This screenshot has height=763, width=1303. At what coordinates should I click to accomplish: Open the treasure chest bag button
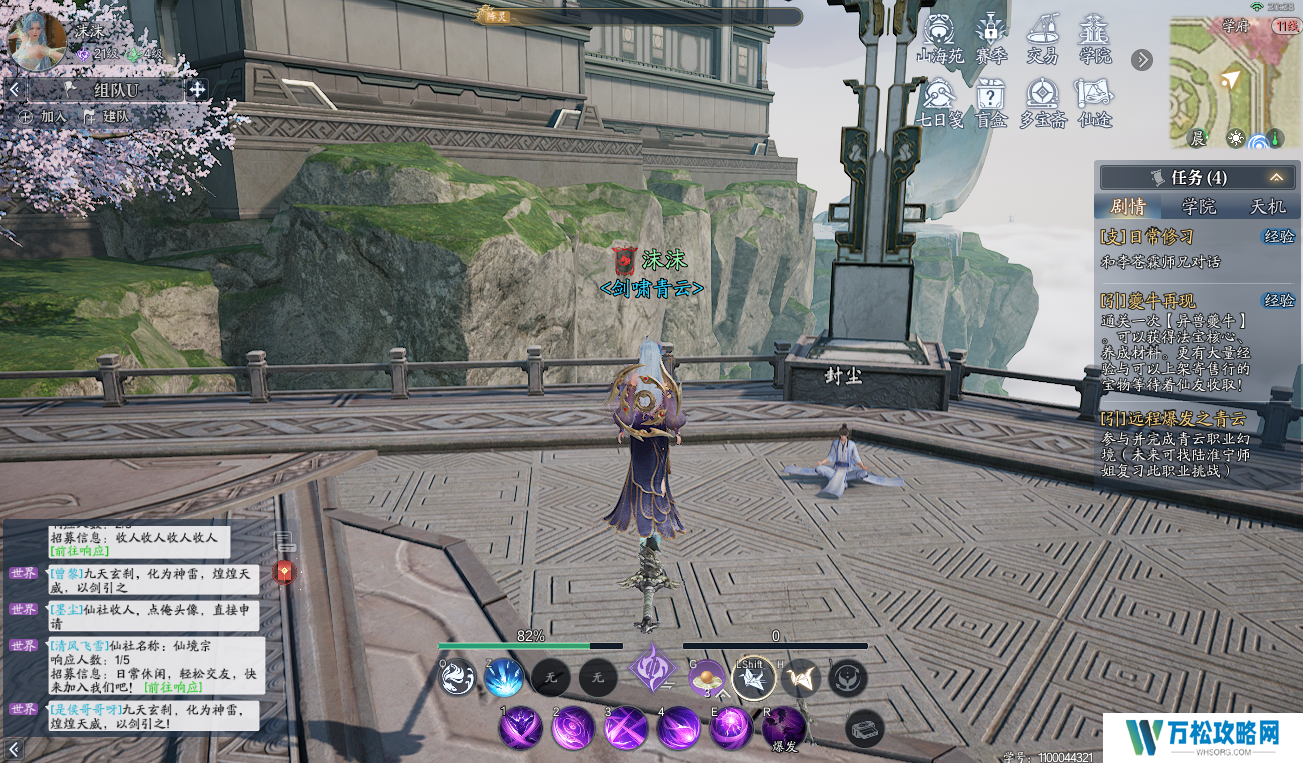pyautogui.click(x=864, y=729)
